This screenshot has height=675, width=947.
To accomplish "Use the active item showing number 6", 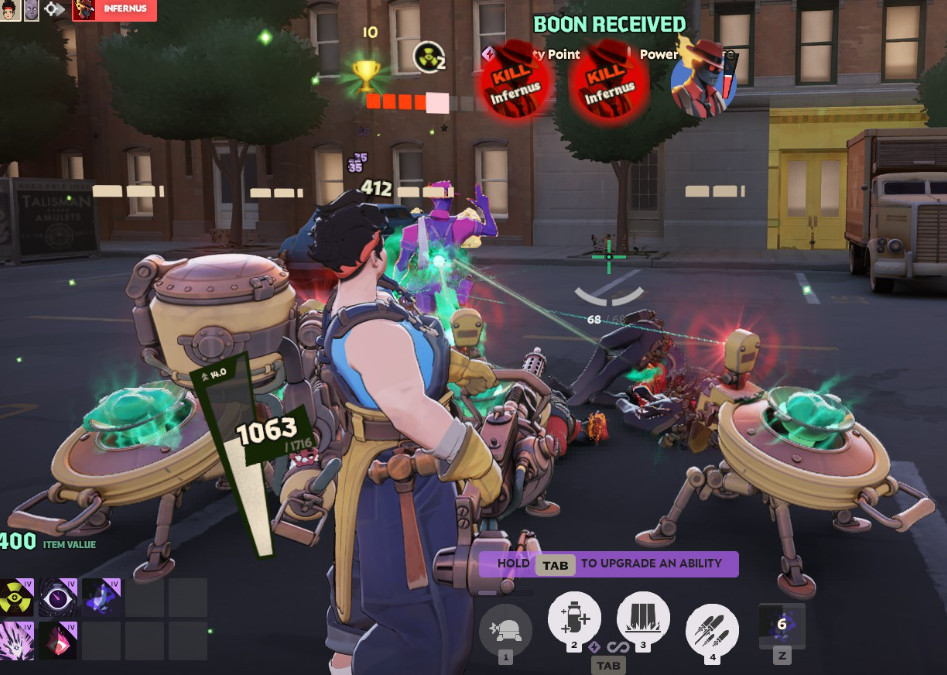I will click(782, 625).
